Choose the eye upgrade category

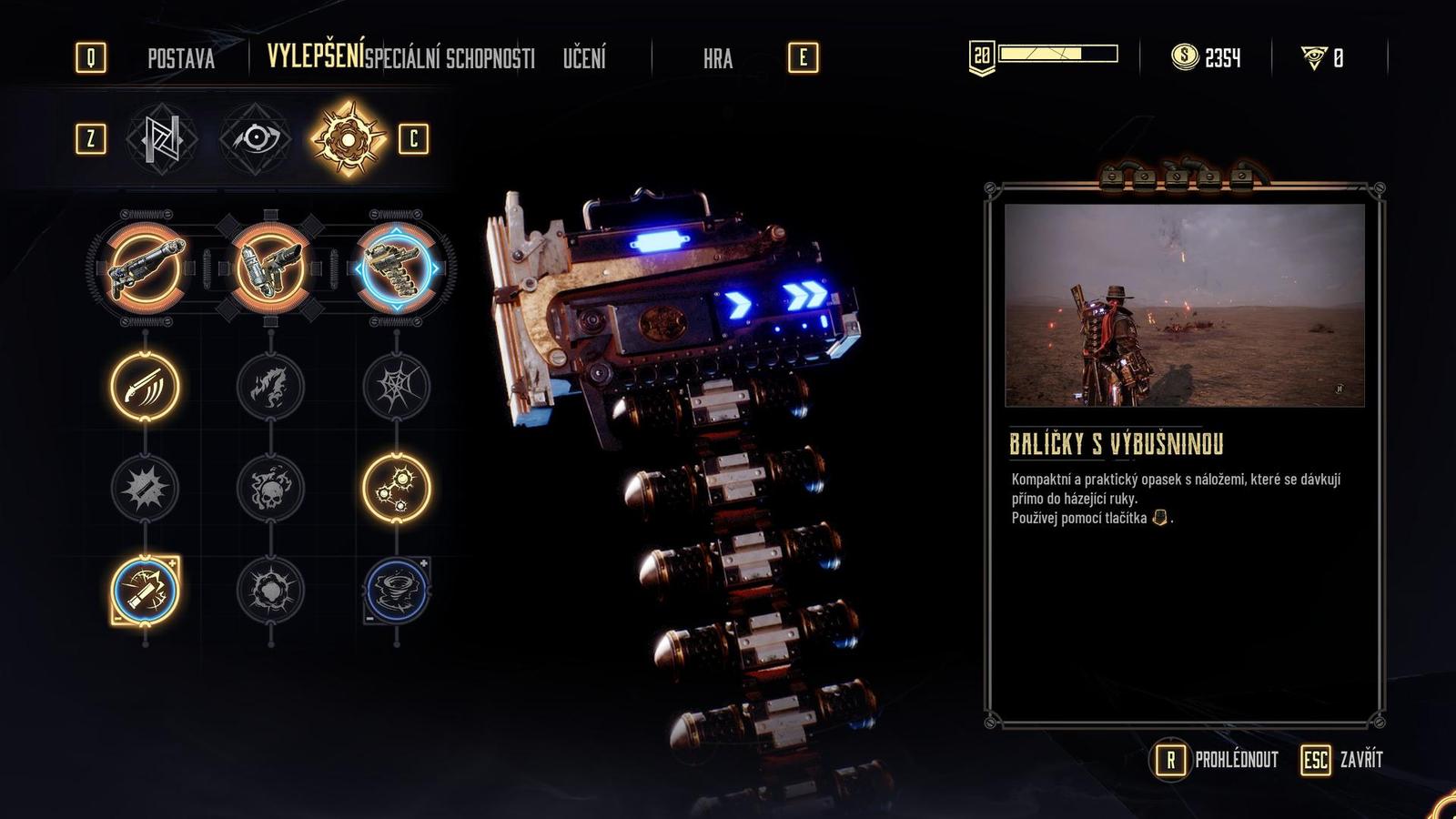click(x=256, y=139)
